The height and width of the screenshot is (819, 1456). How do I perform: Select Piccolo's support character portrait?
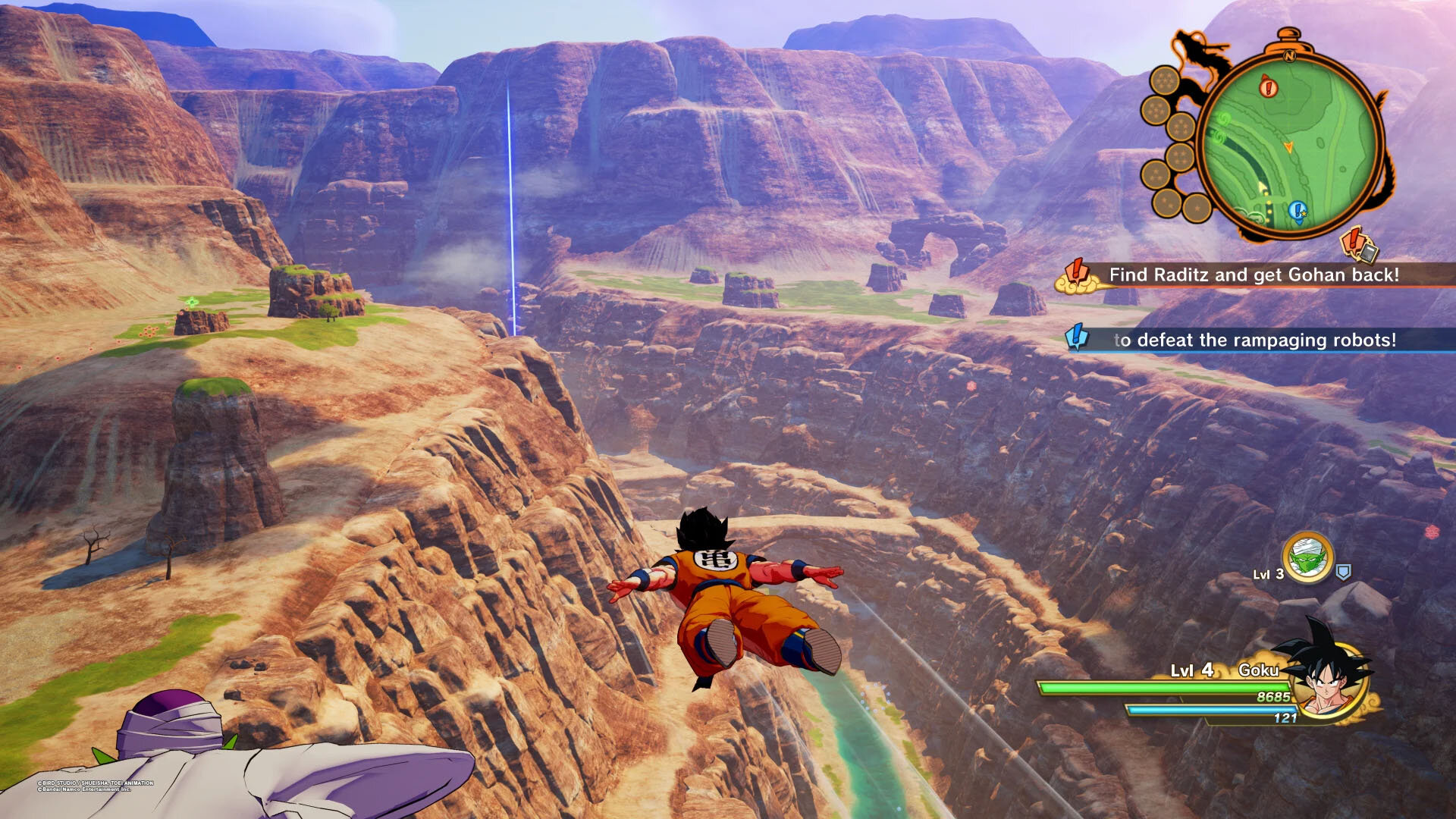[x=1307, y=559]
